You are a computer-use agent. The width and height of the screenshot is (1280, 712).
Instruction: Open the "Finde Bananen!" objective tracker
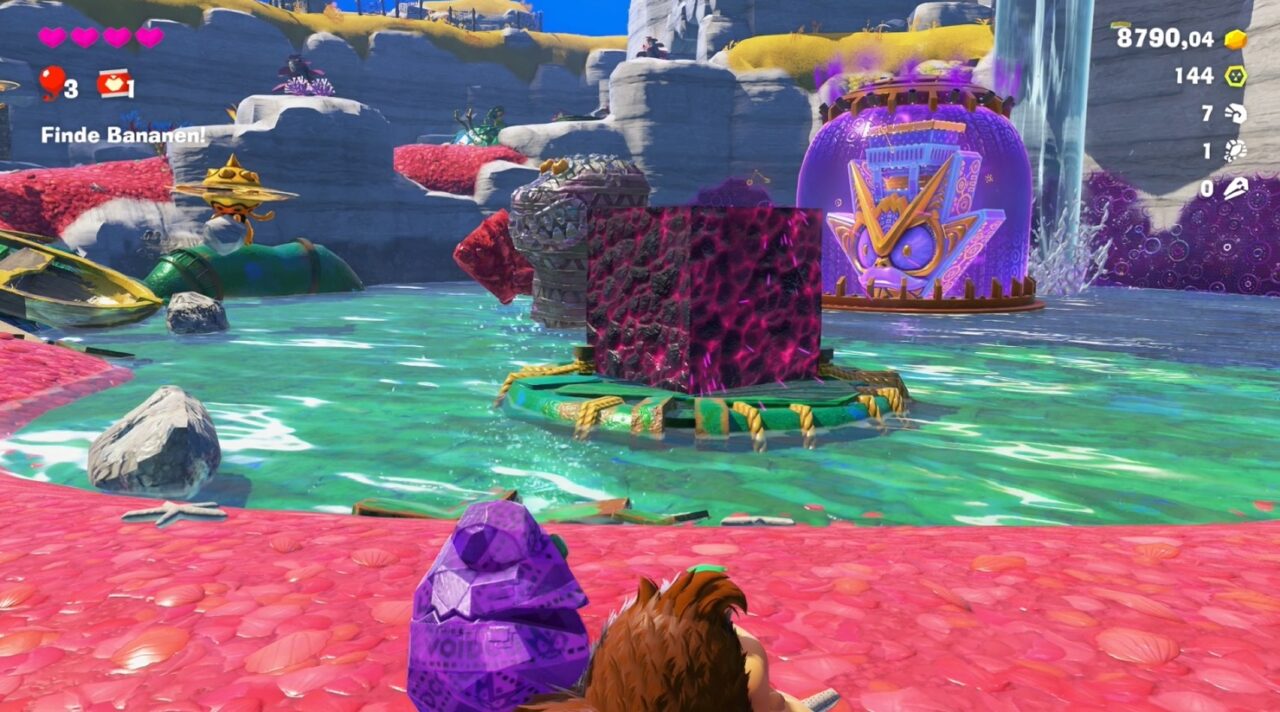(123, 134)
